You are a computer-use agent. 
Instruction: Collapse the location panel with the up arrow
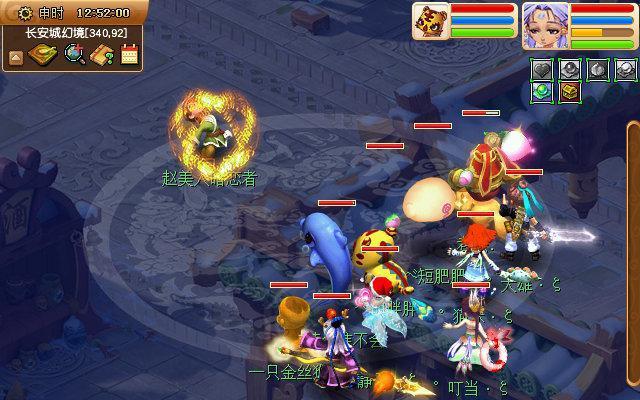click(15, 56)
